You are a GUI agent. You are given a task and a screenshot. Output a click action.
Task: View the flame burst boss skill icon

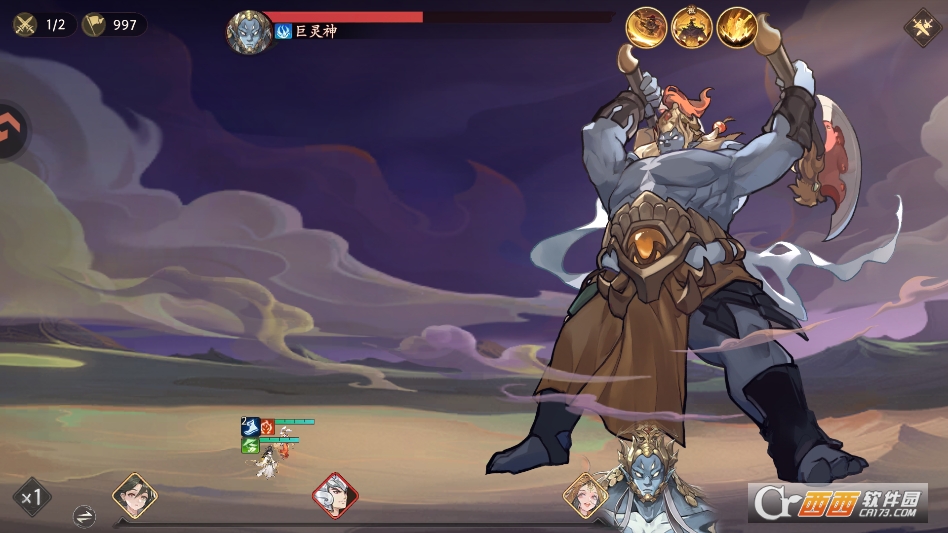(x=736, y=27)
